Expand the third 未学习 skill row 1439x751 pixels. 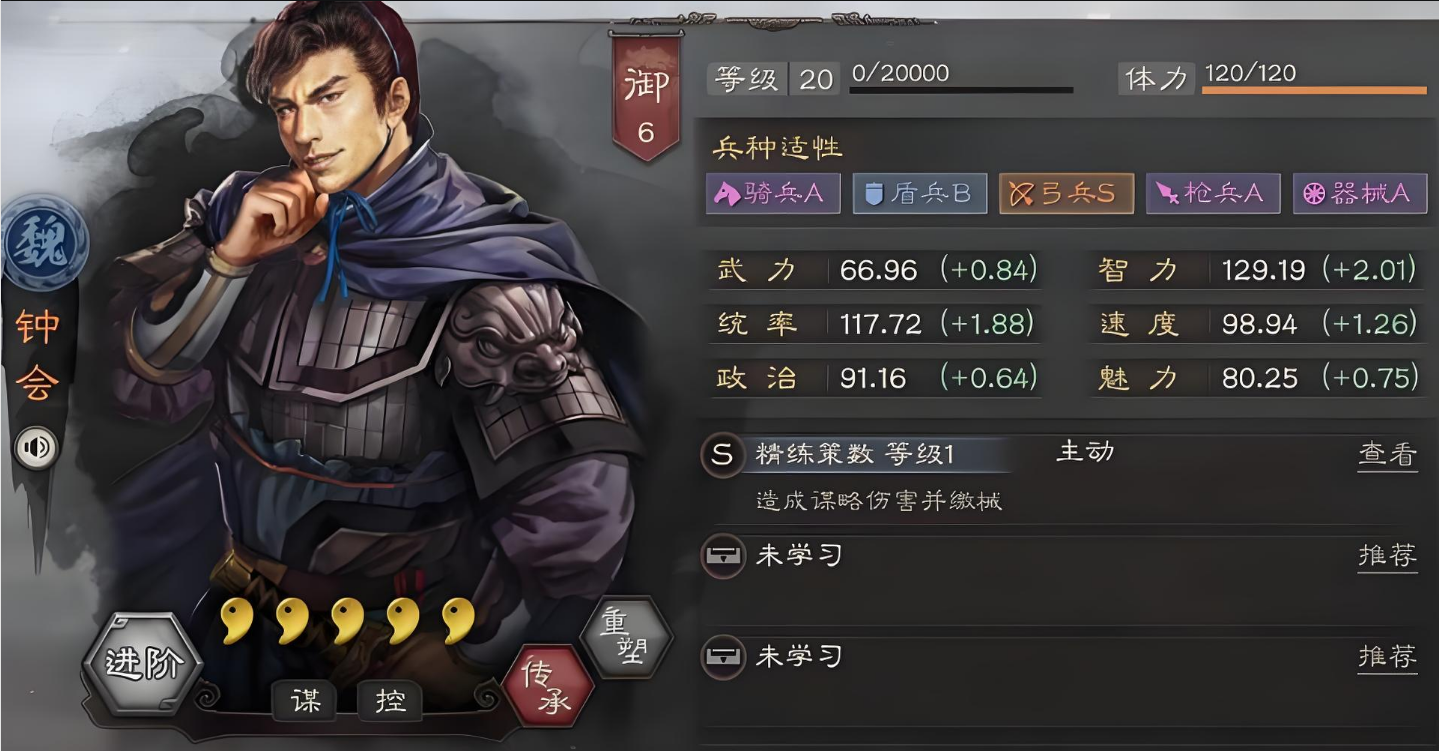click(x=722, y=658)
